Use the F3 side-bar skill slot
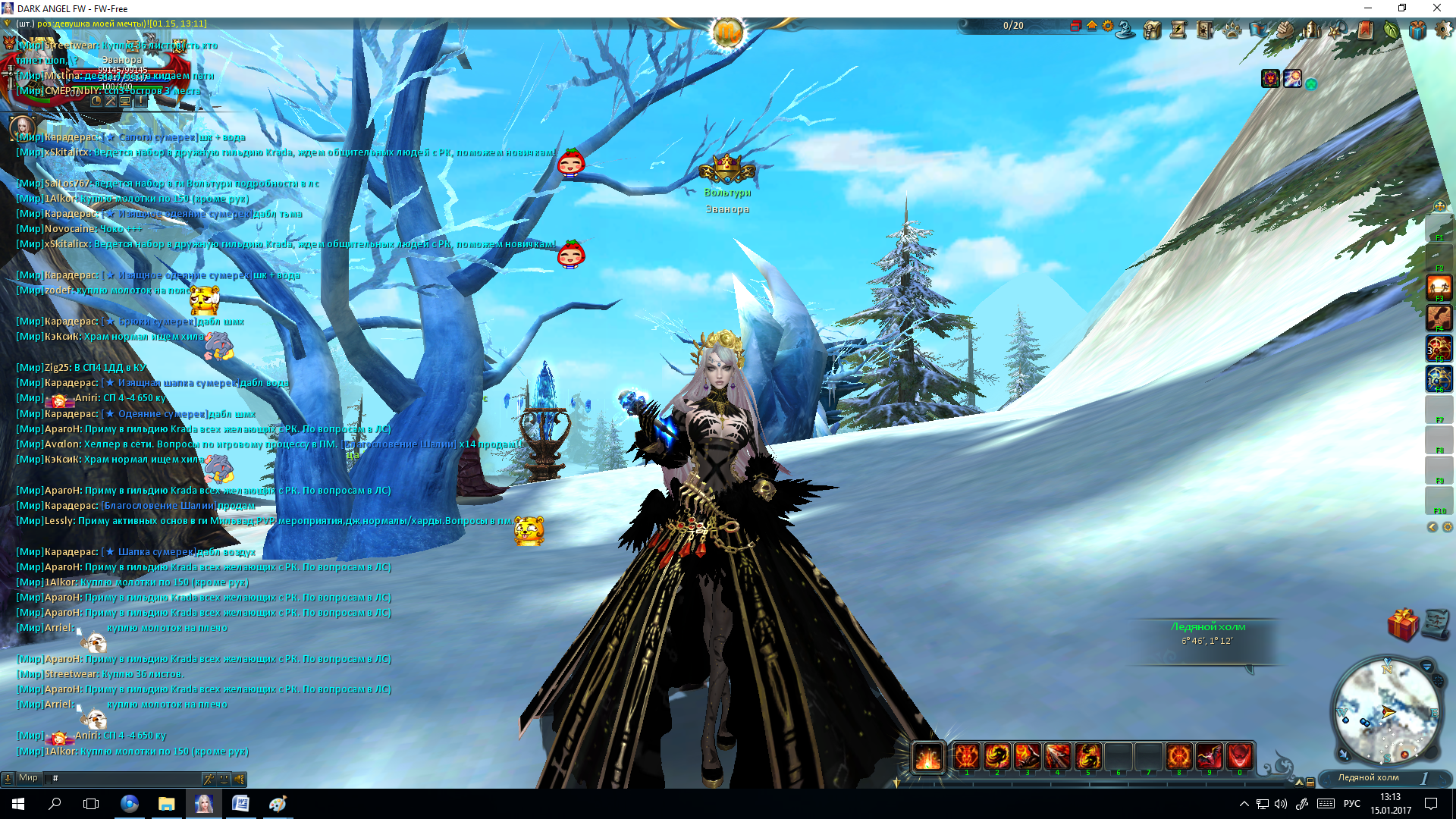The height and width of the screenshot is (819, 1456). tap(1439, 287)
